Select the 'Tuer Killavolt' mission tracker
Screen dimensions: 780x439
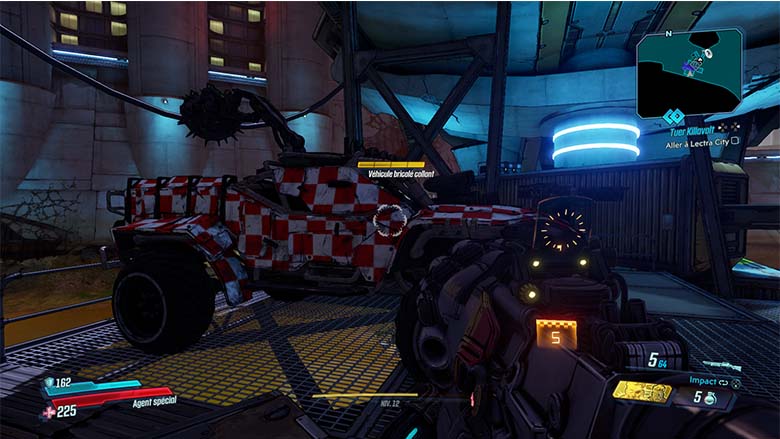click(696, 129)
